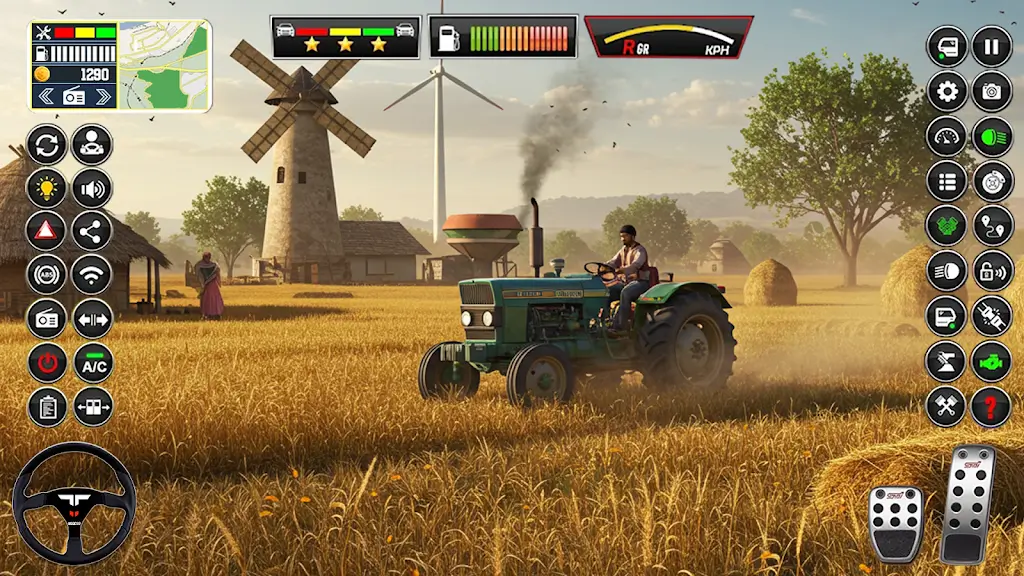Step on the tall accelerator pedal

(x=967, y=503)
